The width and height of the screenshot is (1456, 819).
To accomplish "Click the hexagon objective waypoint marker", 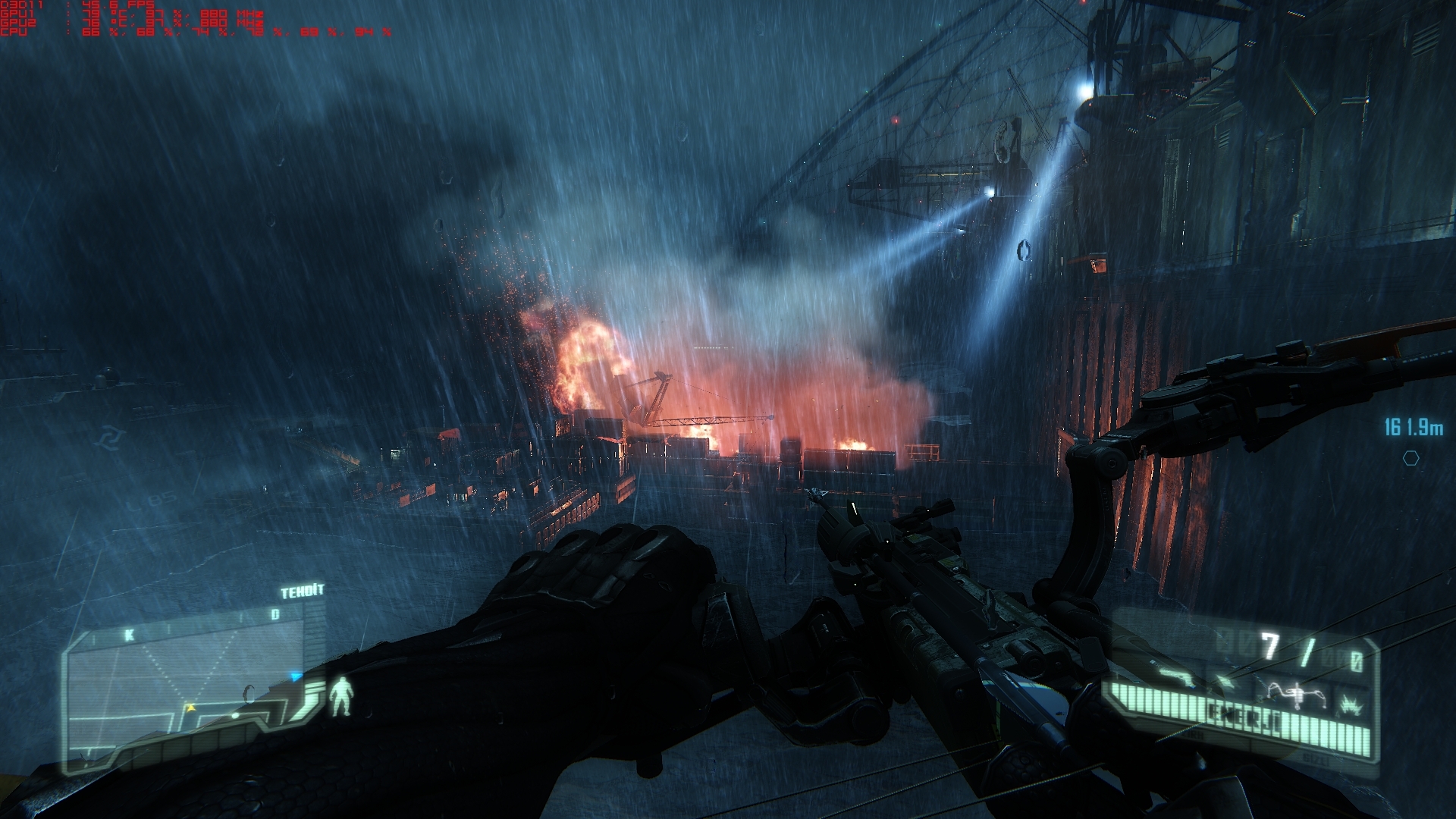I will tap(1410, 458).
